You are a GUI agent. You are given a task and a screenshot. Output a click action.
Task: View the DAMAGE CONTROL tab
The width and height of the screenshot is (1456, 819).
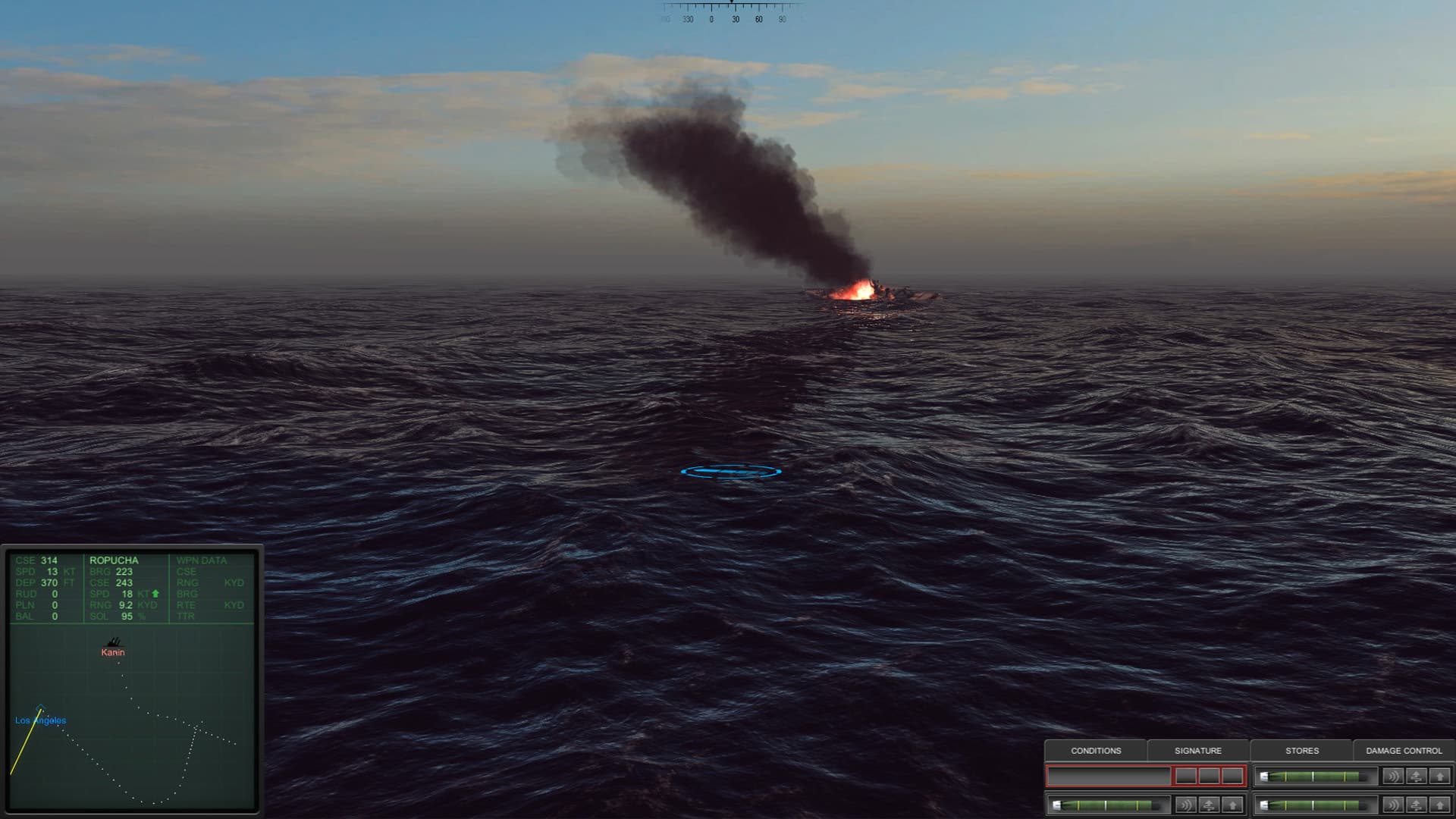(x=1403, y=751)
